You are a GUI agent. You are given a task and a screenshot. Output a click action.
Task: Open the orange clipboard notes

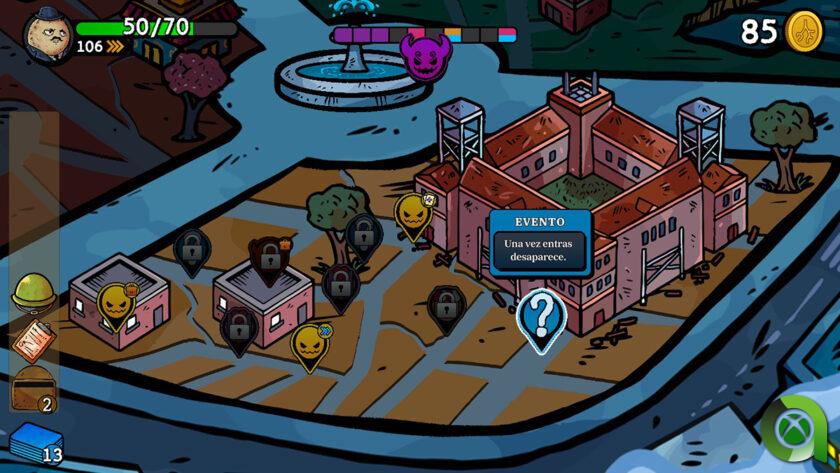tap(31, 340)
